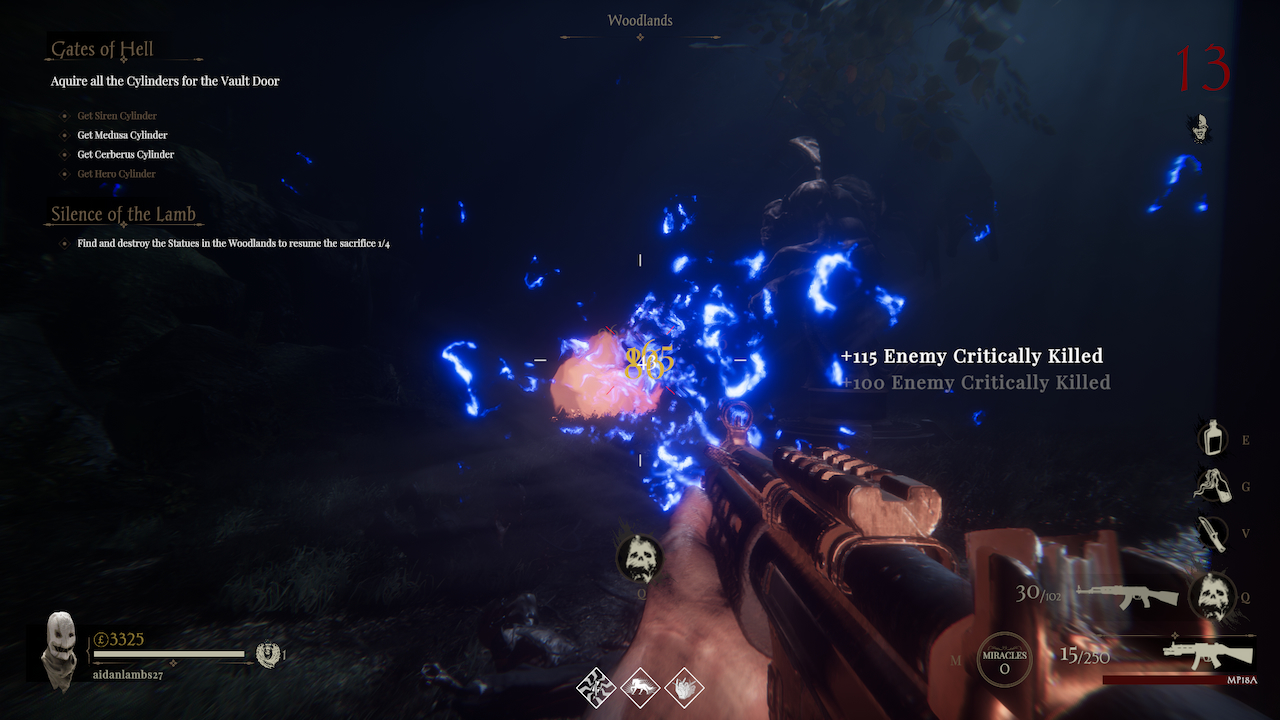Image resolution: width=1280 pixels, height=720 pixels.
Task: Choose the combat knife icon
Action: pos(1212,533)
